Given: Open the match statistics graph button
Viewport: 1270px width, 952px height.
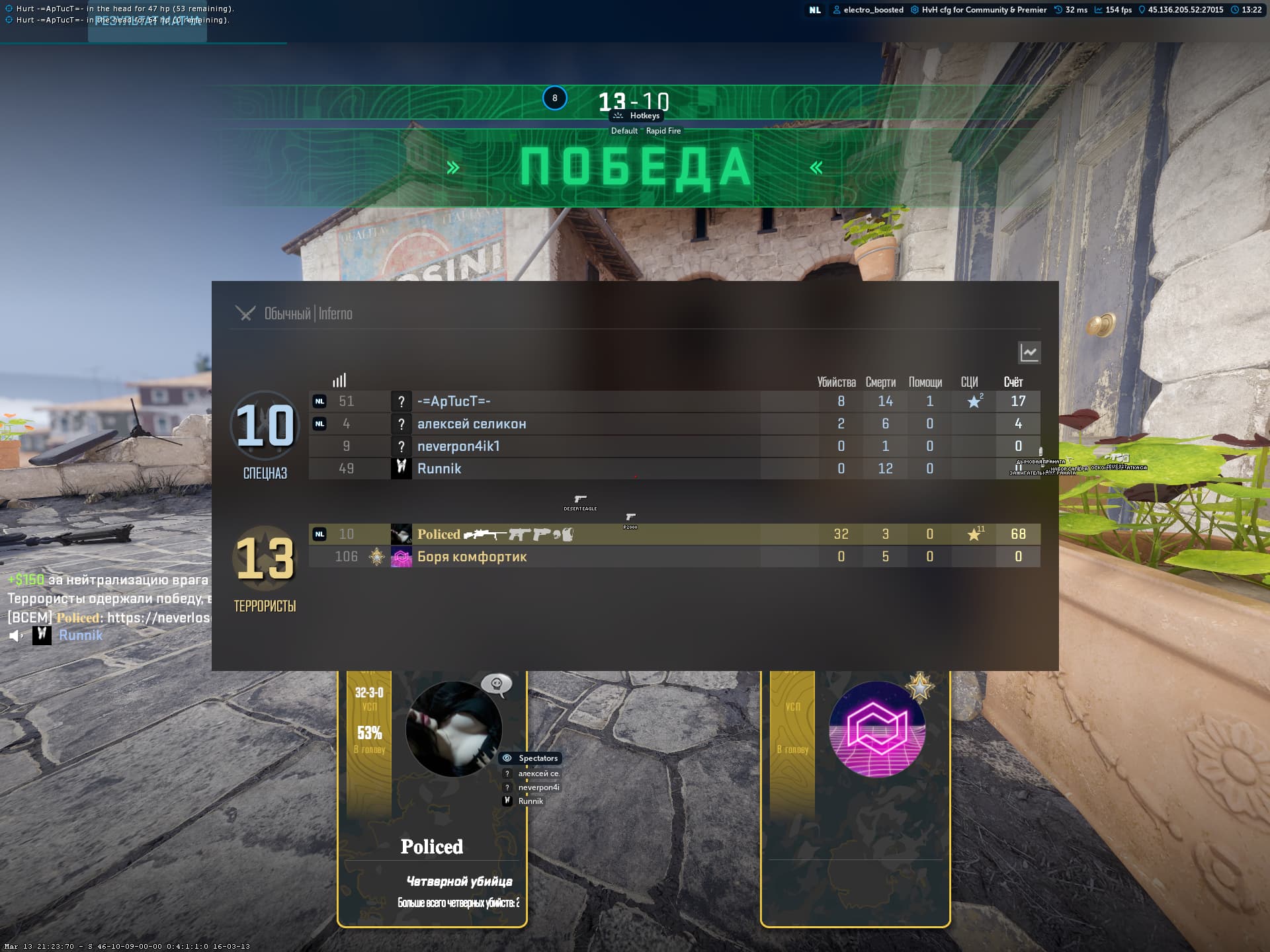Looking at the screenshot, I should tap(1029, 352).
